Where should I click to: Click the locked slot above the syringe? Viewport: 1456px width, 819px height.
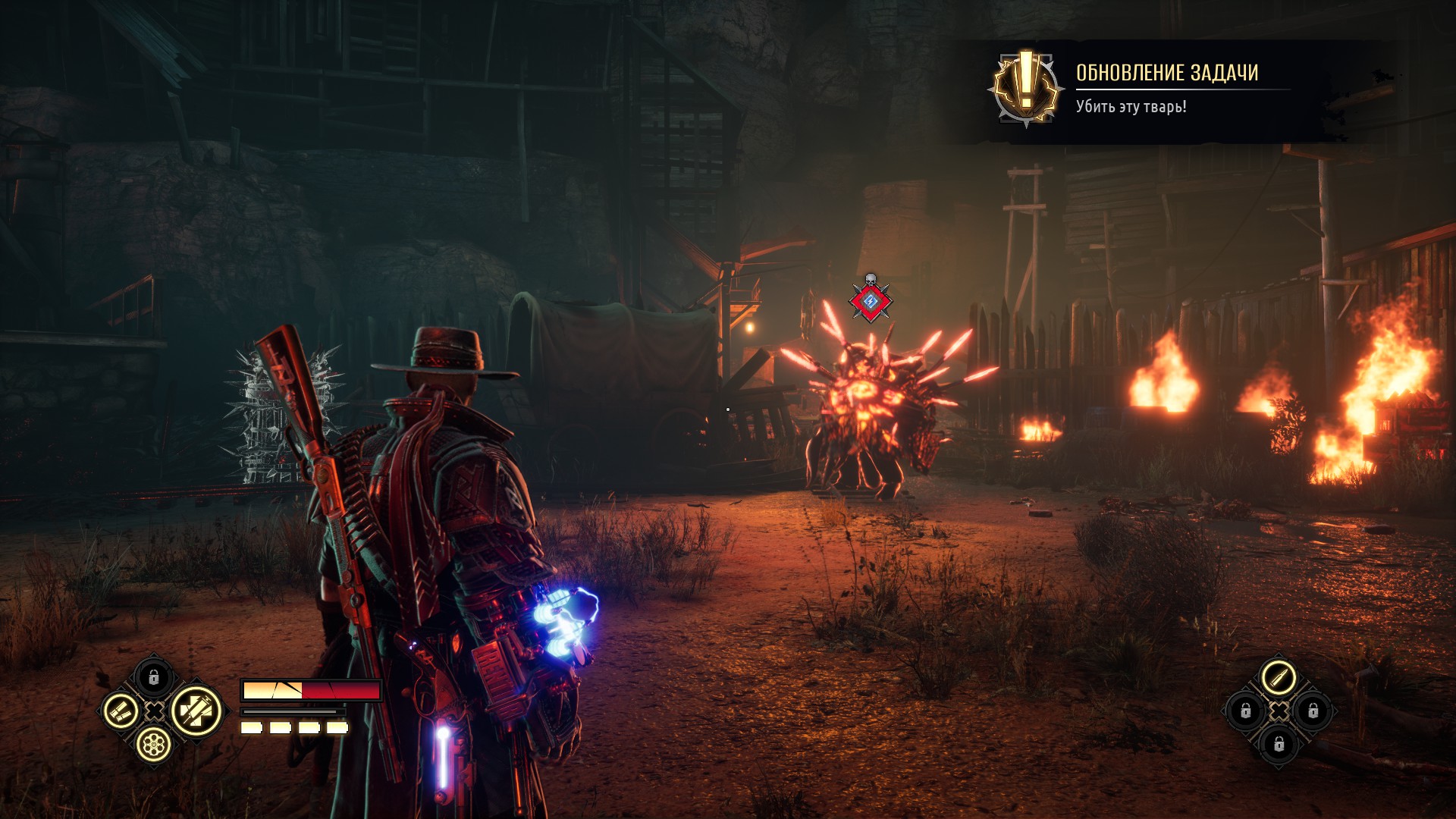pos(154,676)
